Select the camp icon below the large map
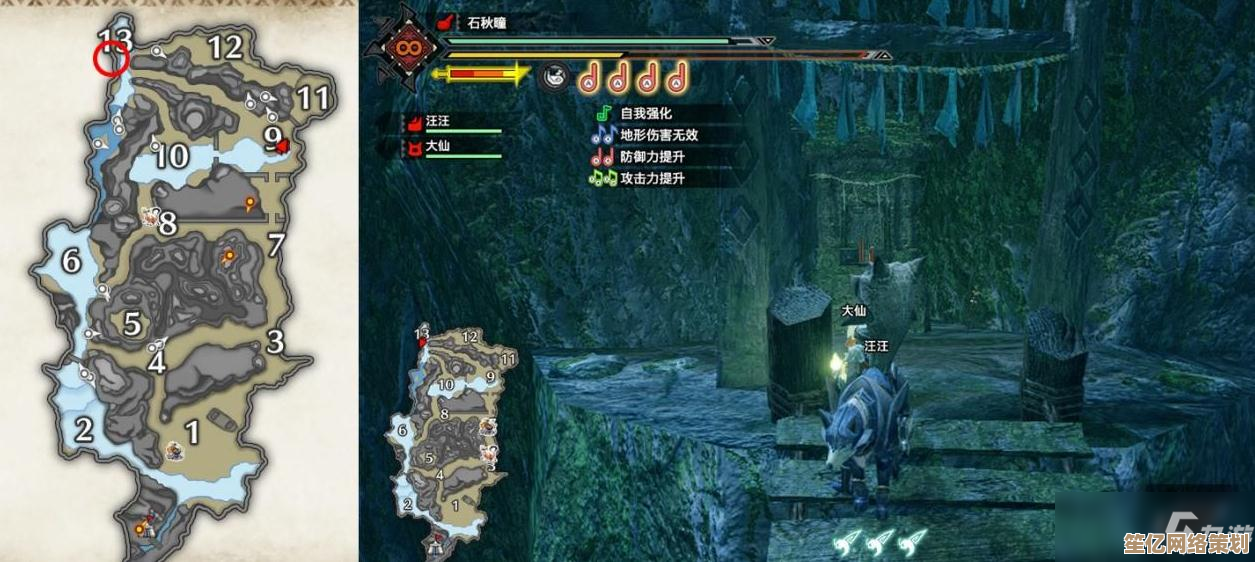Screen dimensions: 1255x562 (143, 523)
